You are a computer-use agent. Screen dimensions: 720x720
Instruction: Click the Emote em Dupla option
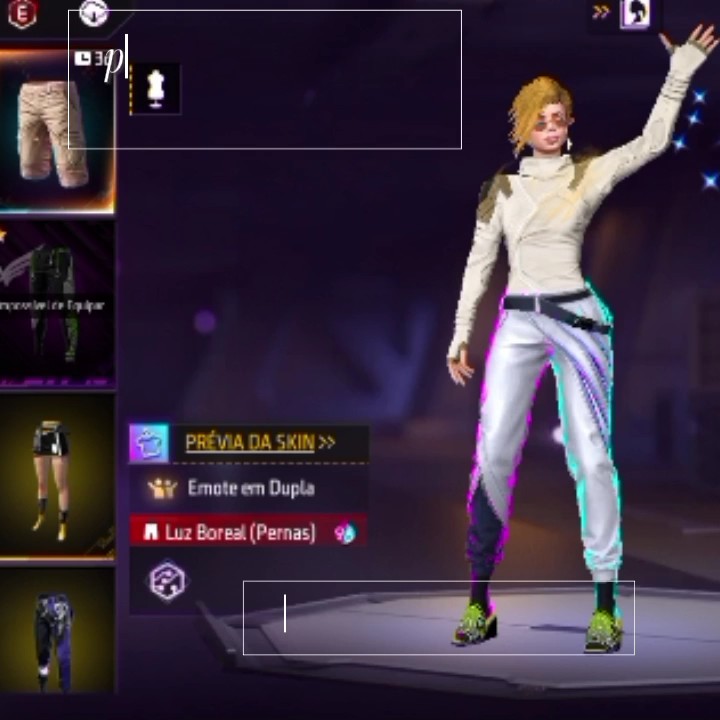click(250, 488)
